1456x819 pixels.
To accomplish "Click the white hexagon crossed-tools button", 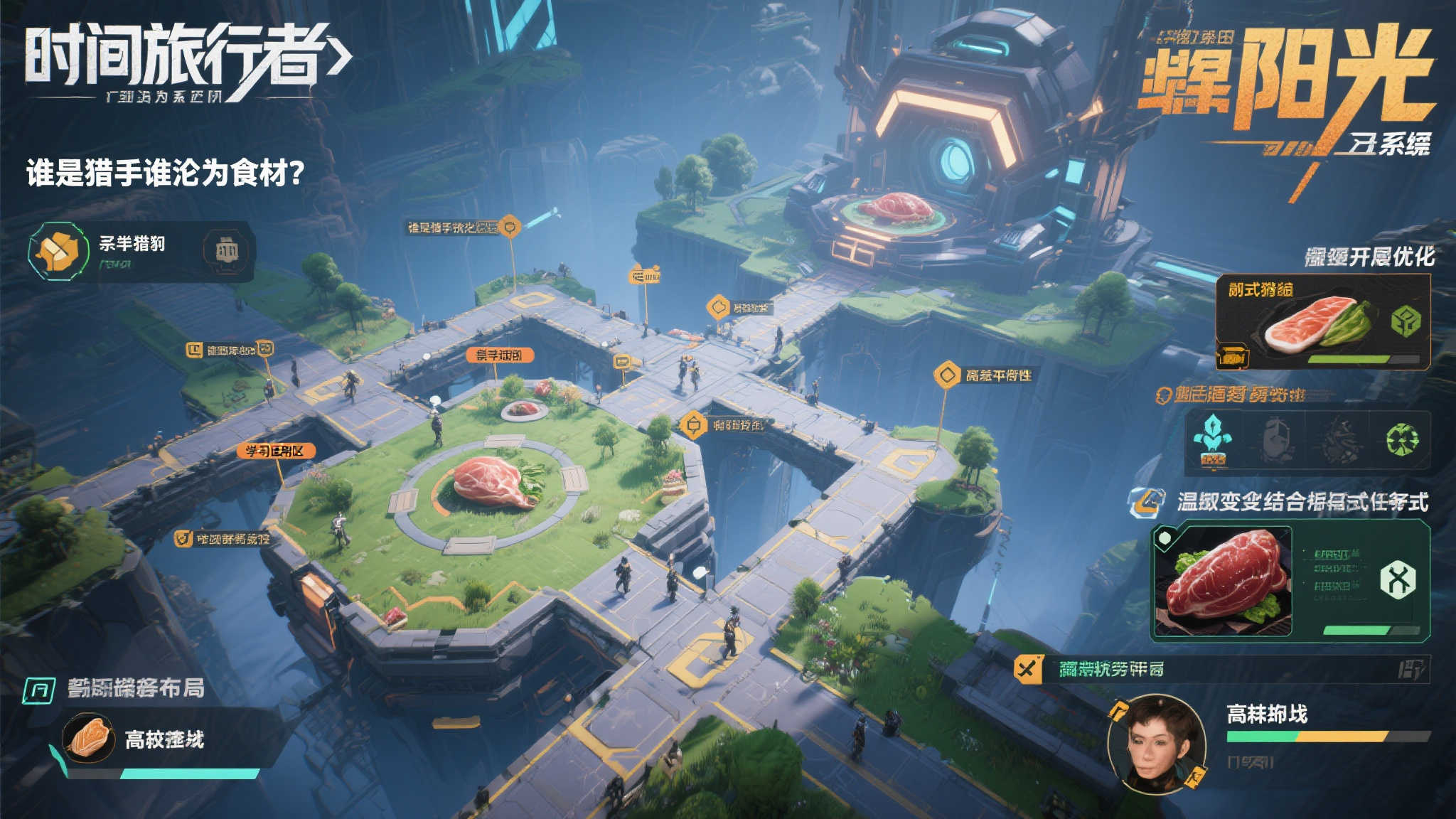I will point(1397,581).
